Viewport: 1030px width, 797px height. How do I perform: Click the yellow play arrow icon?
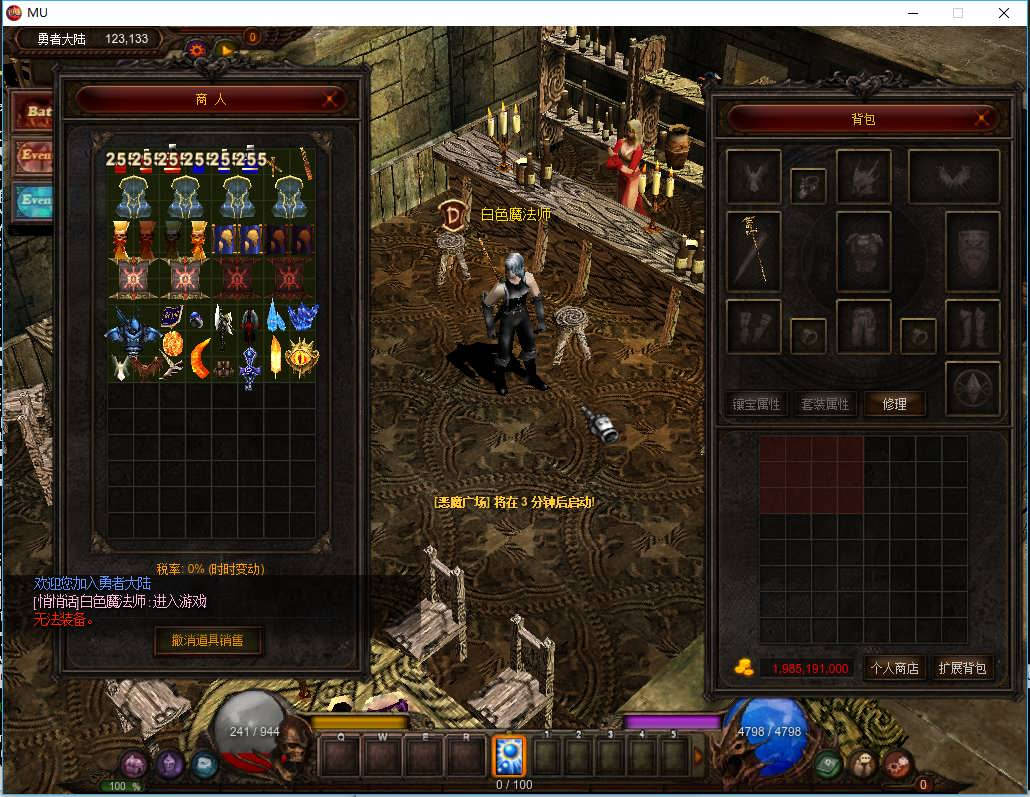pos(226,48)
